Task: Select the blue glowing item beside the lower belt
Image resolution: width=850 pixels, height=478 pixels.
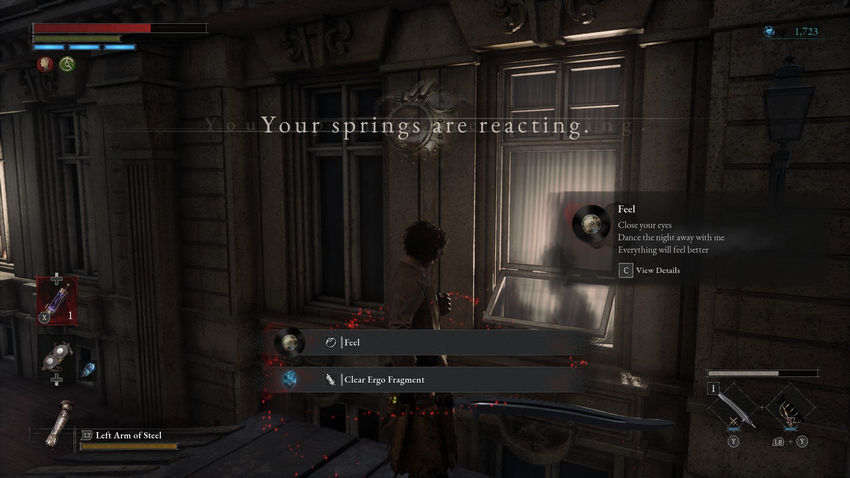Action: click(88, 368)
